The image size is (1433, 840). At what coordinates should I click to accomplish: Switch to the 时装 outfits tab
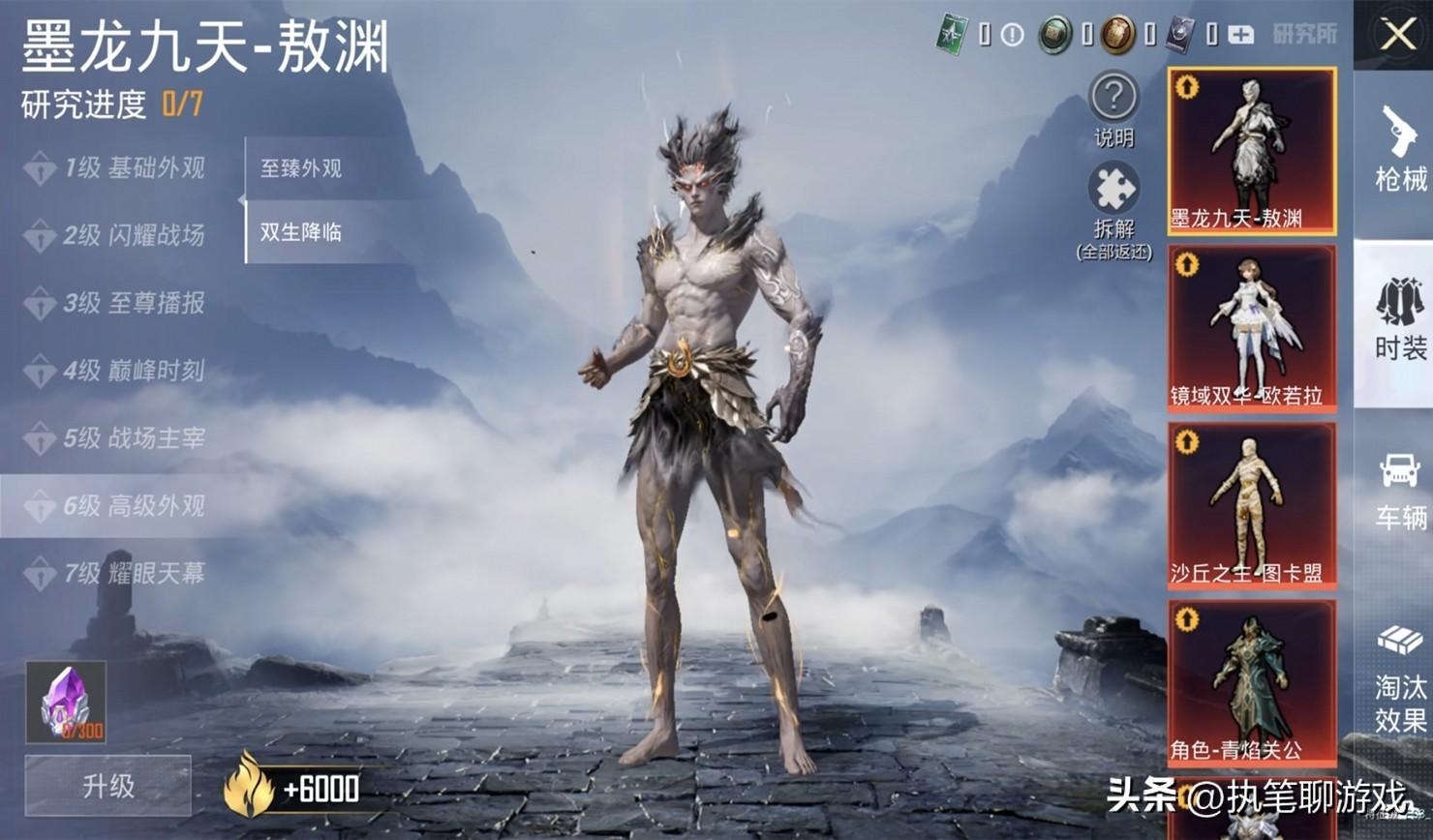tap(1399, 319)
